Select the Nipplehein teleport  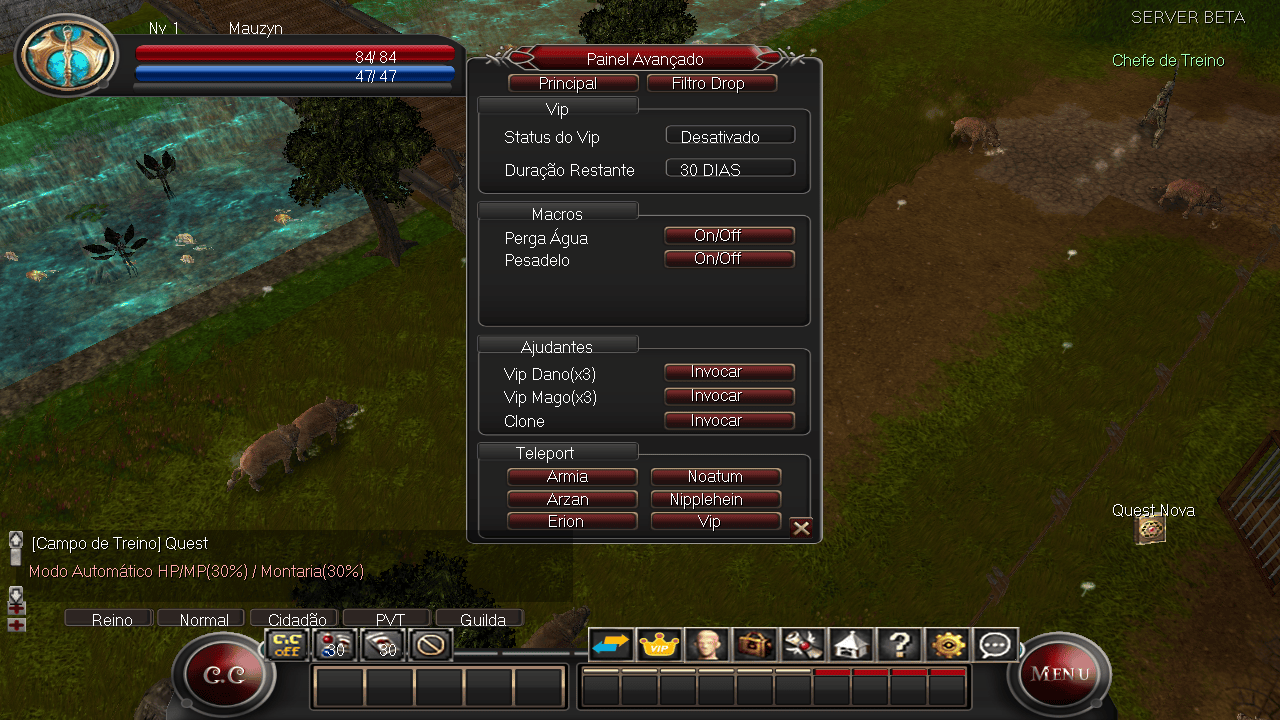pos(715,499)
